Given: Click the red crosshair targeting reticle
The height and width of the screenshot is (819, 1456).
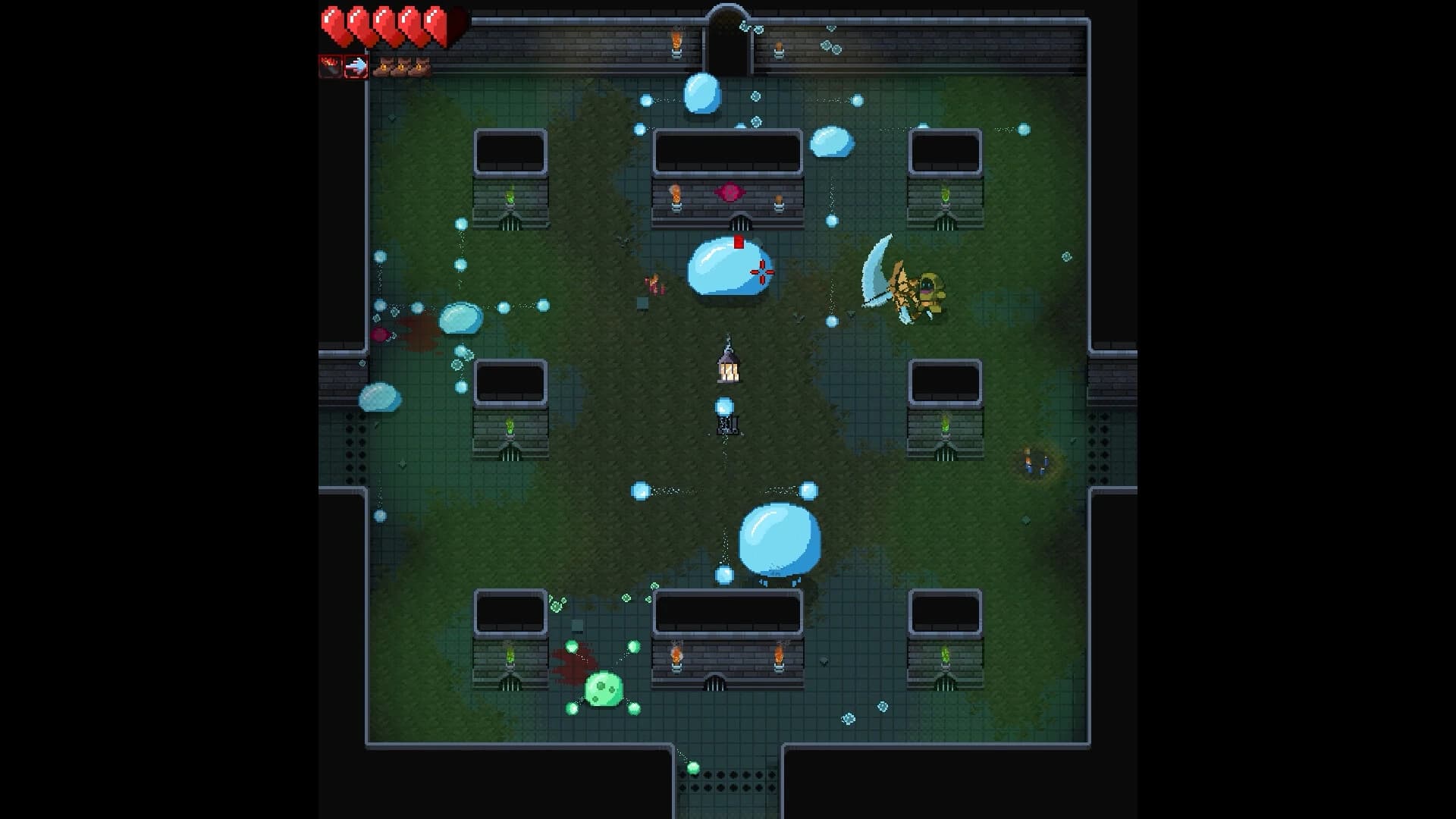Looking at the screenshot, I should point(763,273).
